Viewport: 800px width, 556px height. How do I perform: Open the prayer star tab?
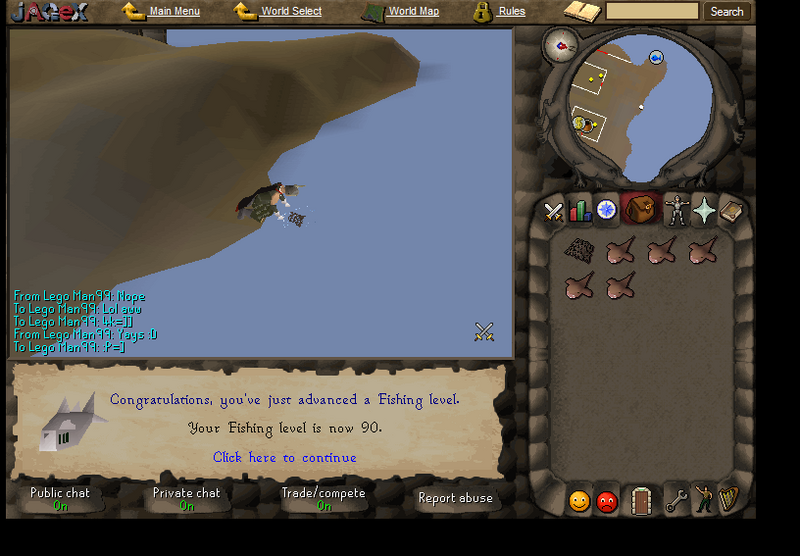pos(705,210)
